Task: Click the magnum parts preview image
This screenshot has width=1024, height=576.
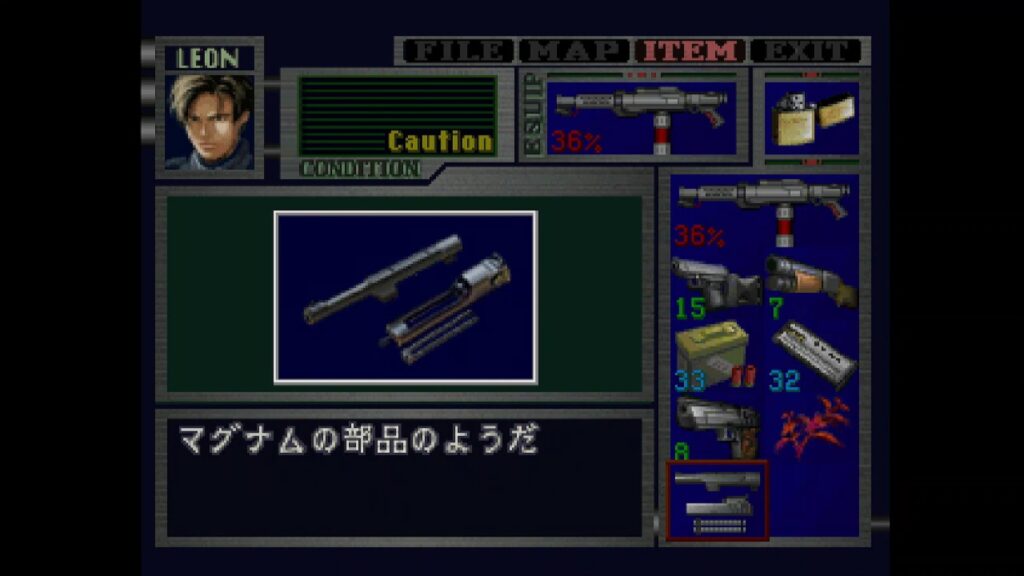Action: [x=405, y=297]
